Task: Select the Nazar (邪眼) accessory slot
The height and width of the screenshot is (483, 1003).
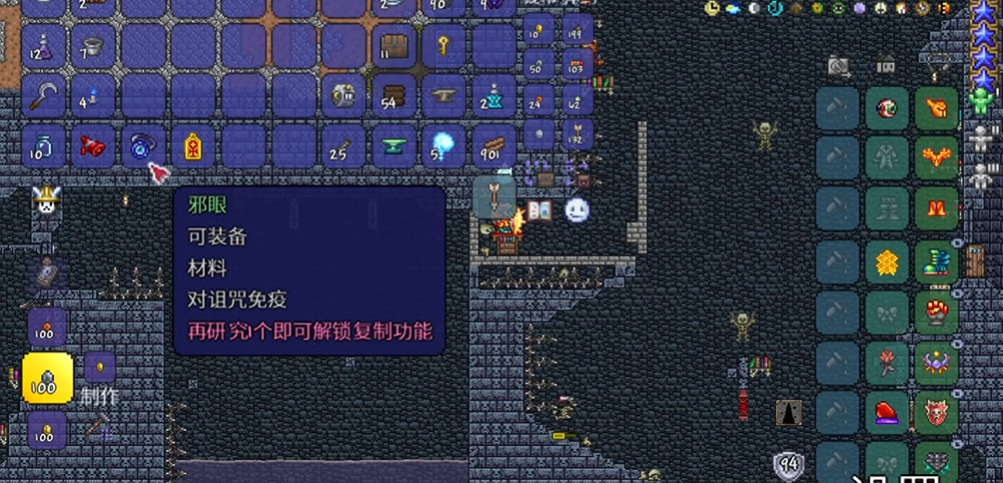Action: click(143, 147)
